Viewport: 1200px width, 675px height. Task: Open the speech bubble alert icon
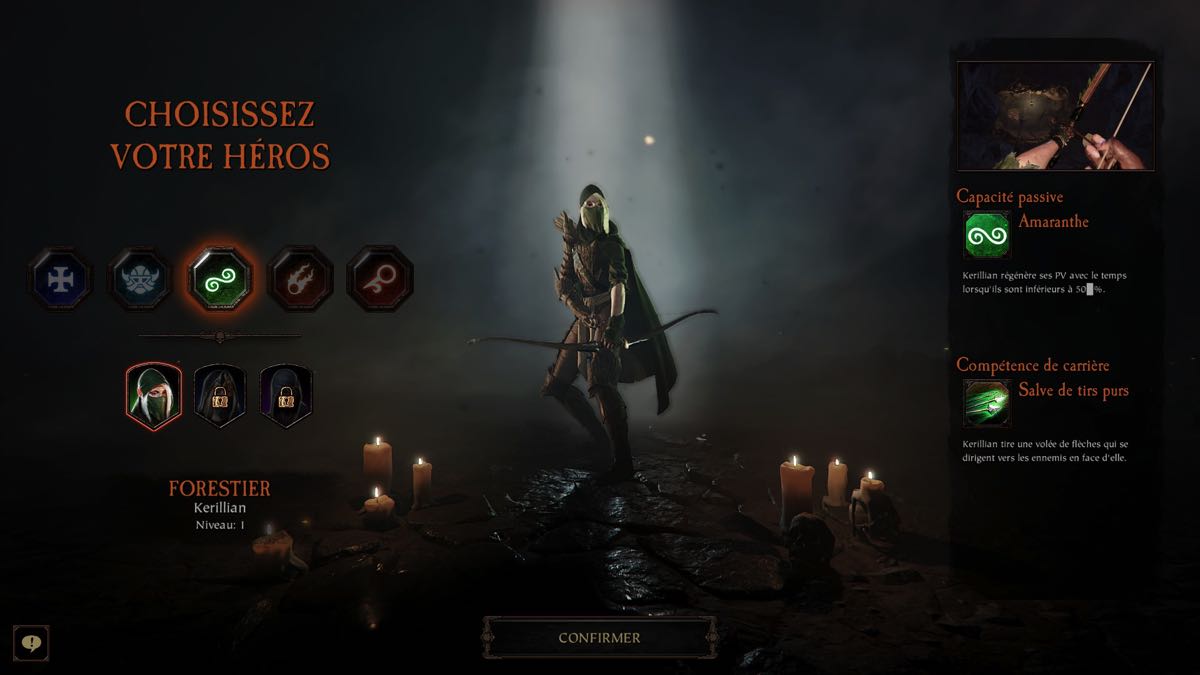click(32, 642)
